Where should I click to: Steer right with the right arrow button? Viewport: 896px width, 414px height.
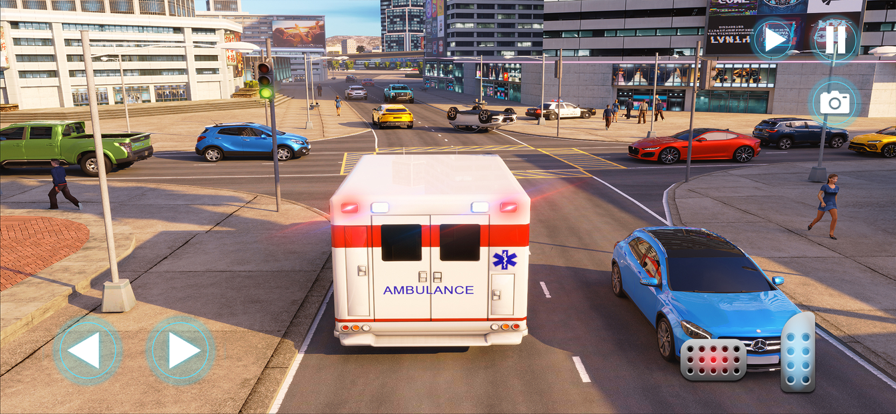coord(181,351)
